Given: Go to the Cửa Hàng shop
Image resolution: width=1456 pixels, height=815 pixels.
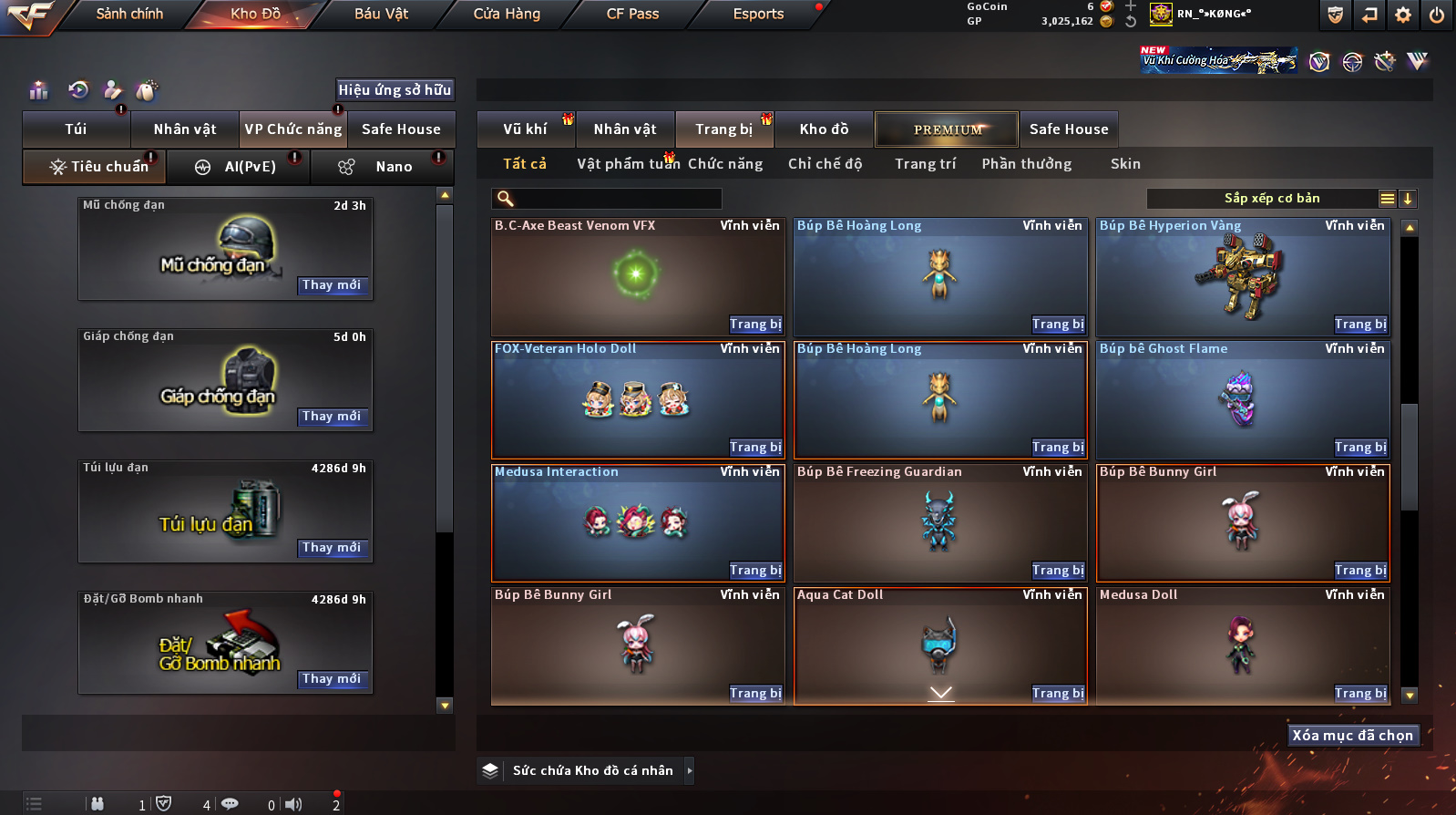Looking at the screenshot, I should (507, 14).
